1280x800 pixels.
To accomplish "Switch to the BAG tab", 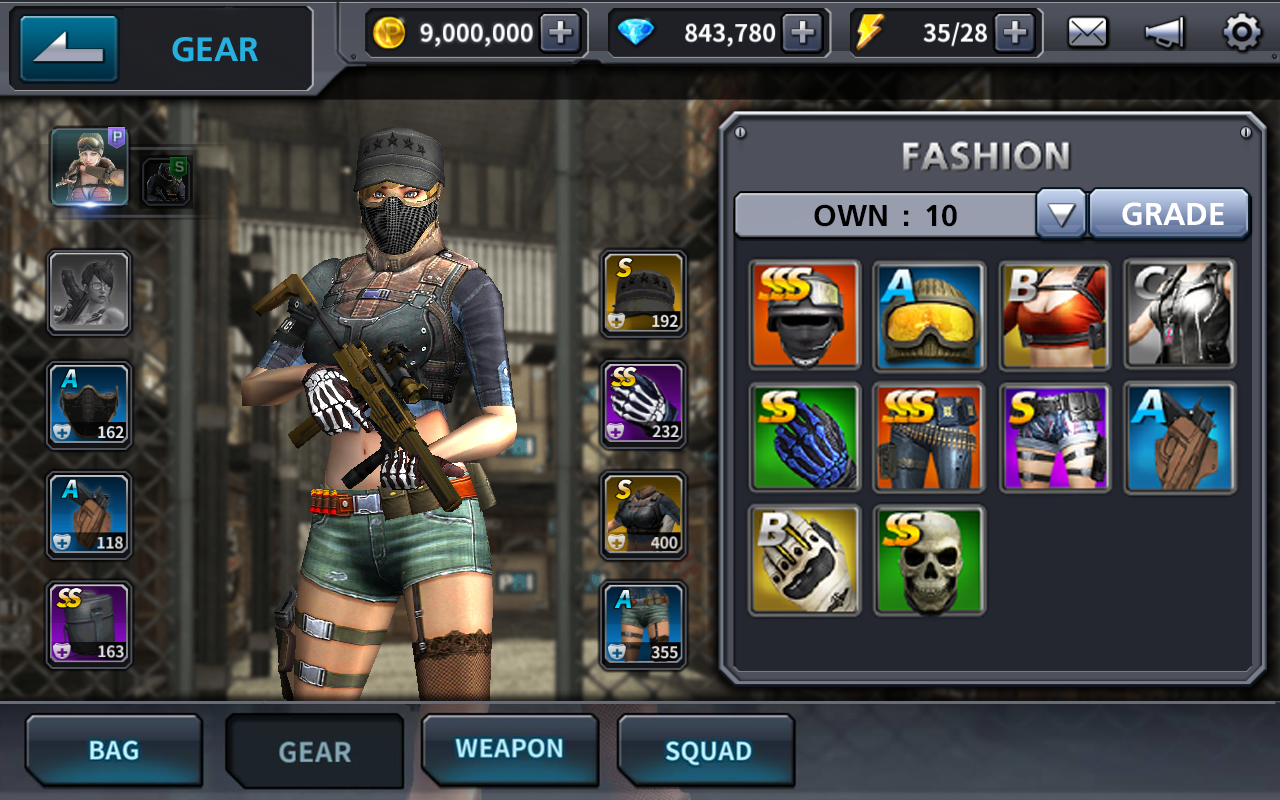I will pos(114,751).
